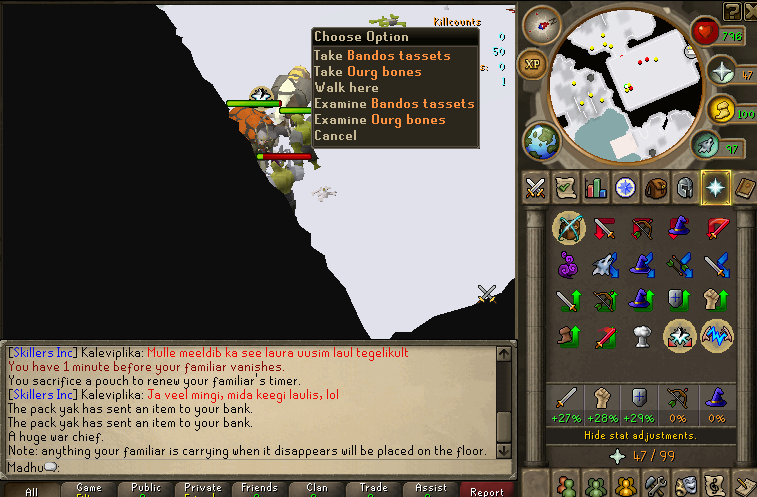
Task: Pick Examine Ourg bones option
Action: [x=379, y=120]
